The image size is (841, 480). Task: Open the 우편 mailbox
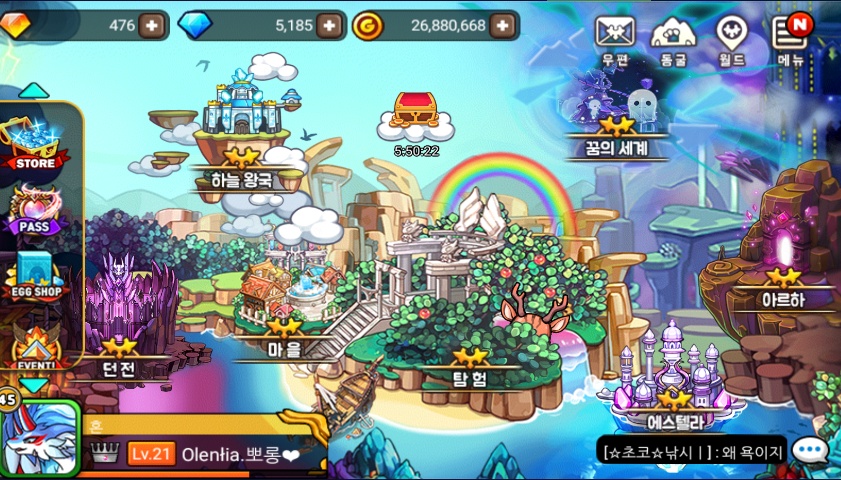(615, 38)
